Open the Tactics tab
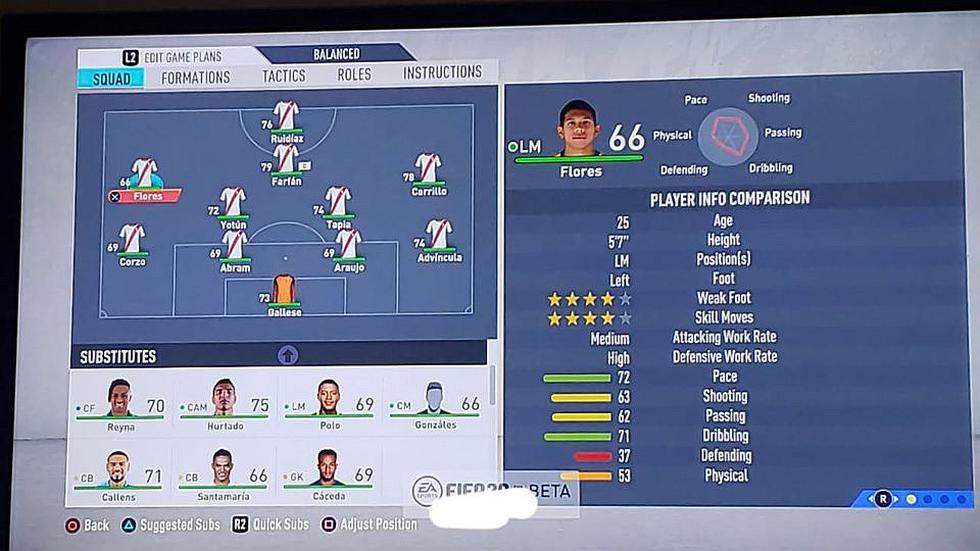The height and width of the screenshot is (551, 980). point(284,76)
